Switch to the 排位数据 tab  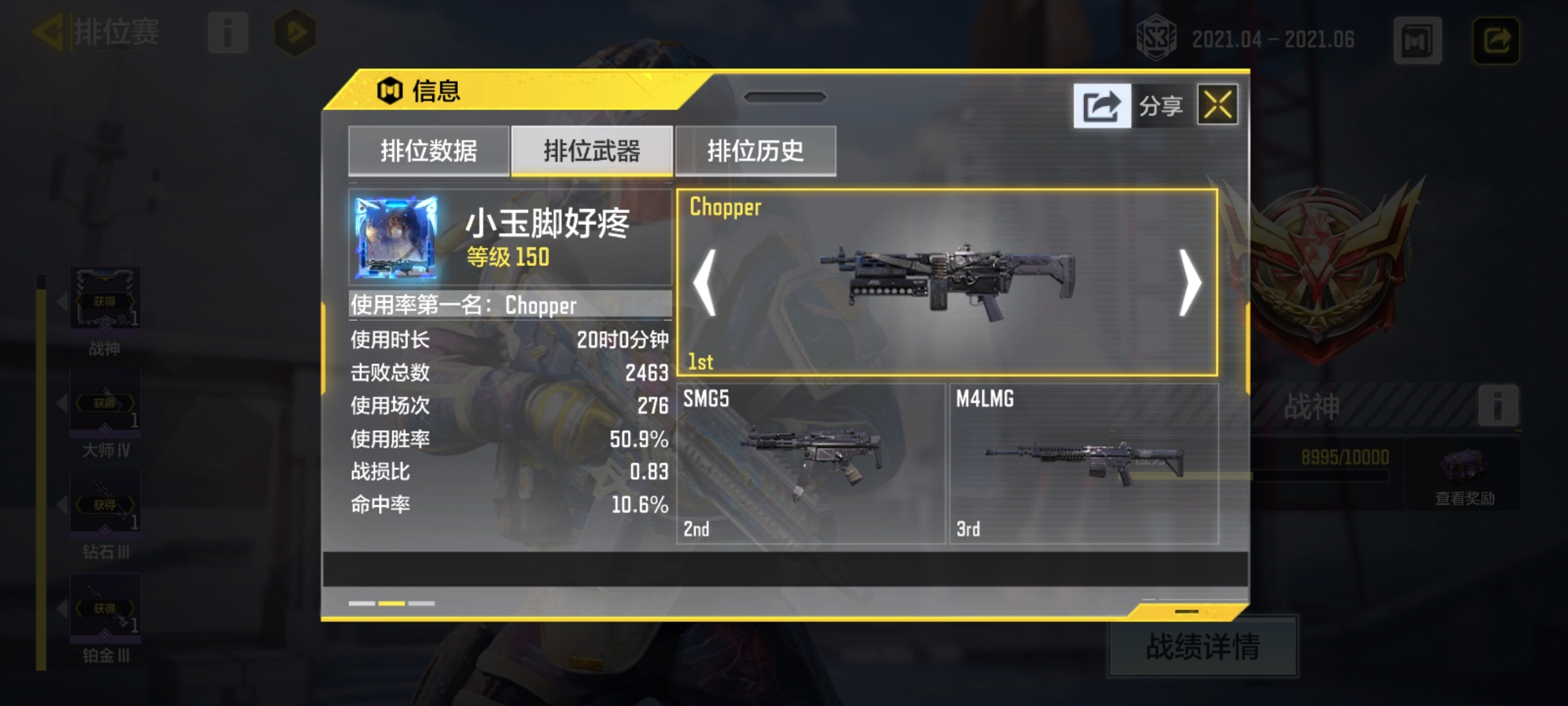(x=428, y=150)
